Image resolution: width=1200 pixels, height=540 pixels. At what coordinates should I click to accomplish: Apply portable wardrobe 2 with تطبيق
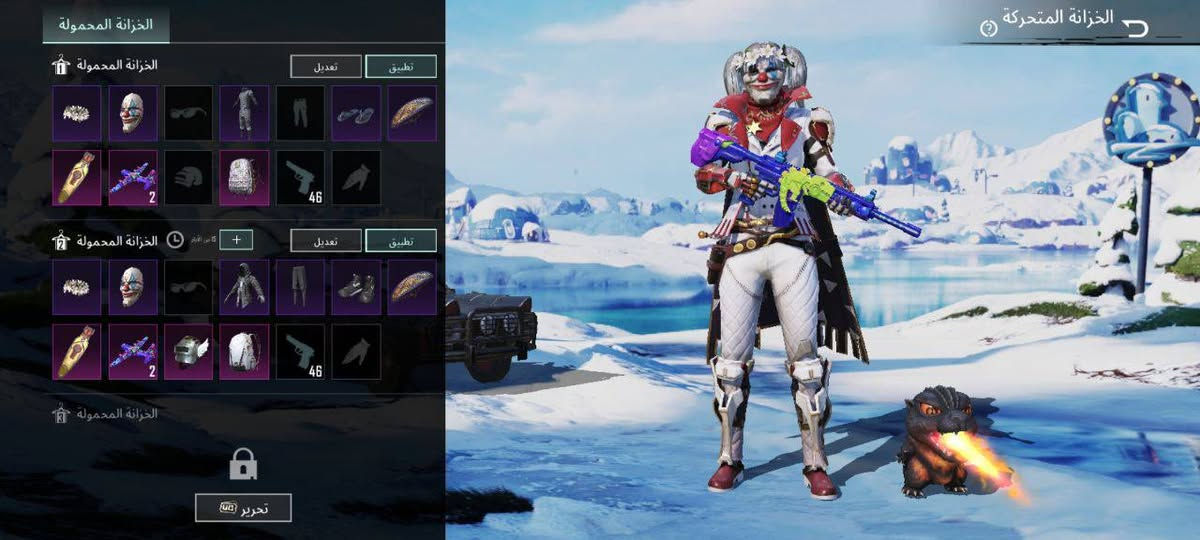pos(401,240)
